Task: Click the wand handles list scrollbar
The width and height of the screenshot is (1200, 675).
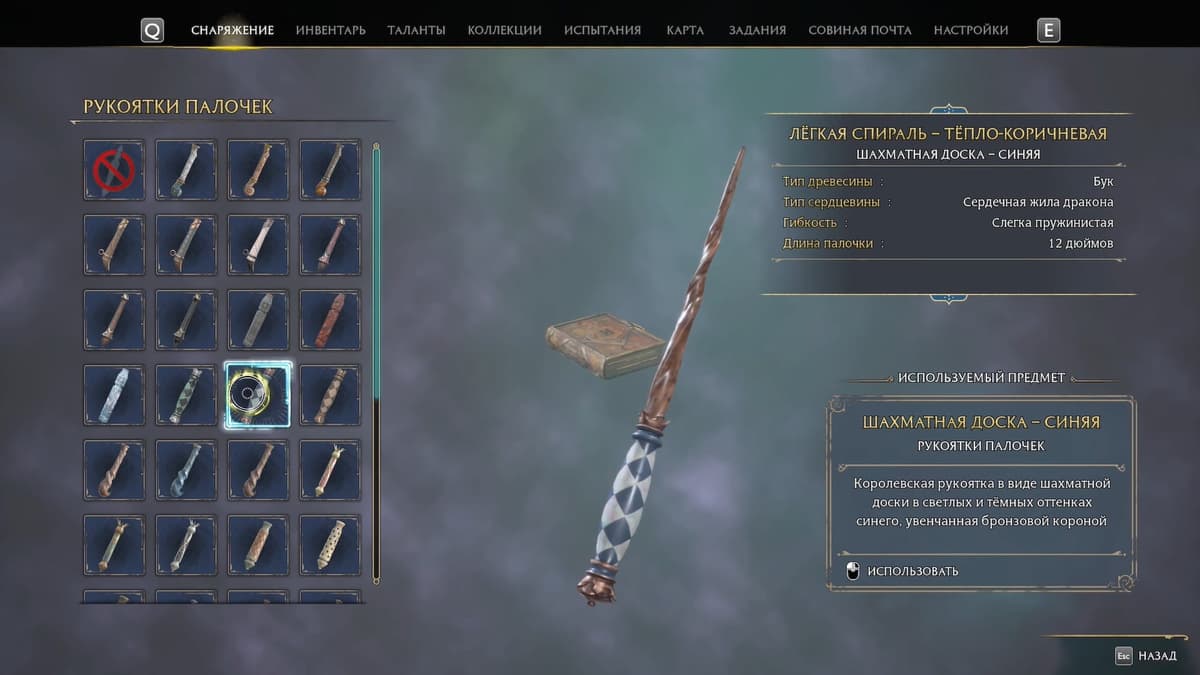Action: coord(376,360)
